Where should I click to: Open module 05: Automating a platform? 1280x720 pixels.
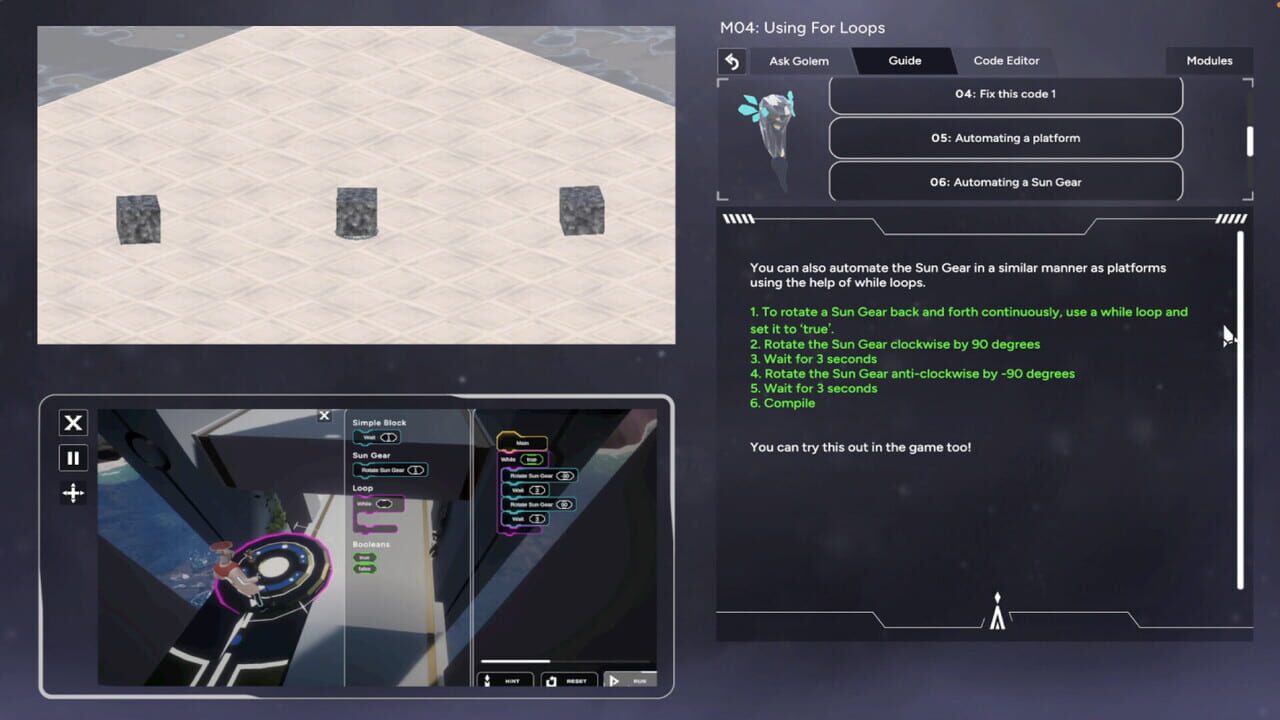pyautogui.click(x=1005, y=137)
